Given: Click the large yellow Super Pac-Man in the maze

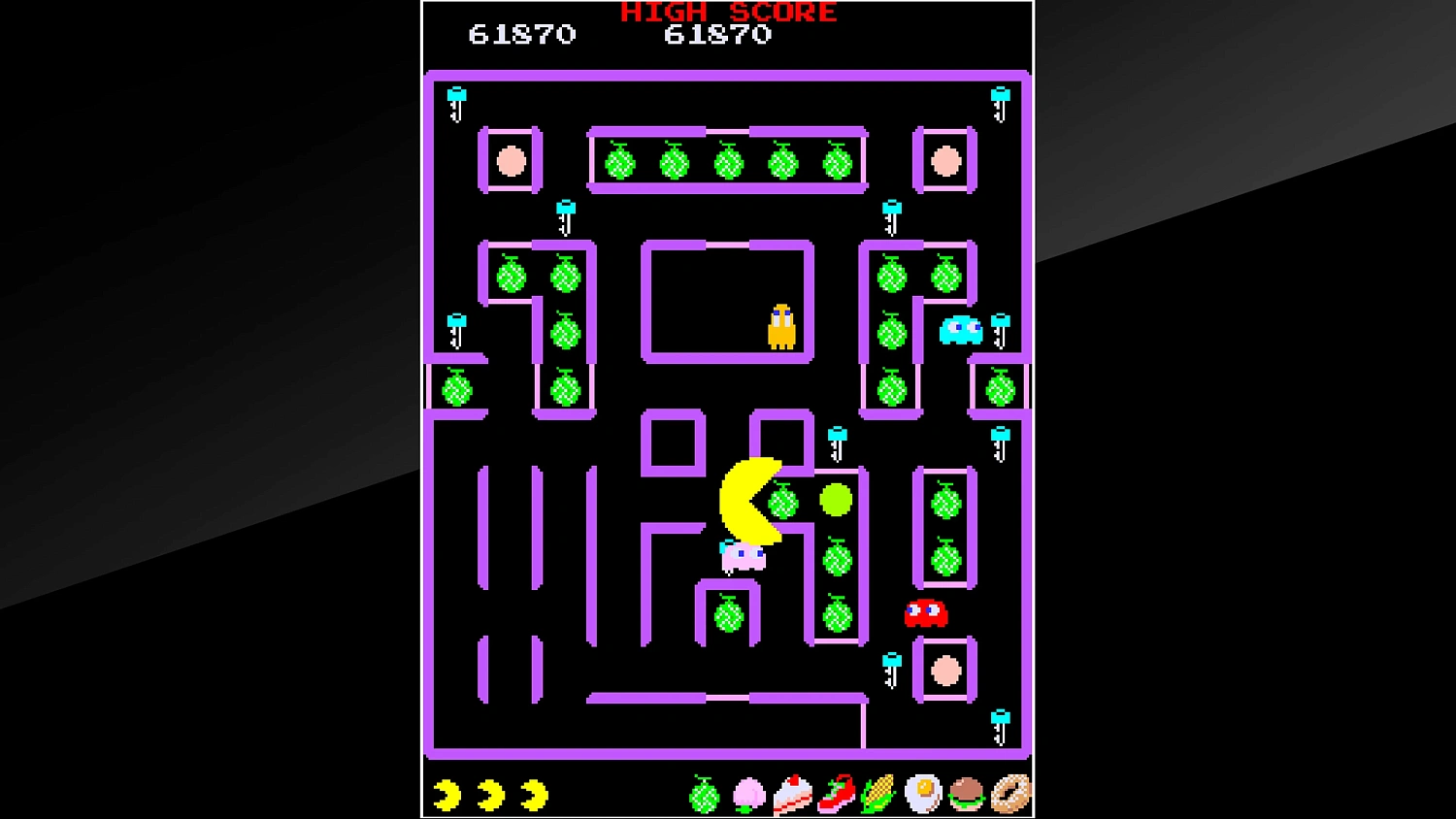Looking at the screenshot, I should tap(749, 500).
